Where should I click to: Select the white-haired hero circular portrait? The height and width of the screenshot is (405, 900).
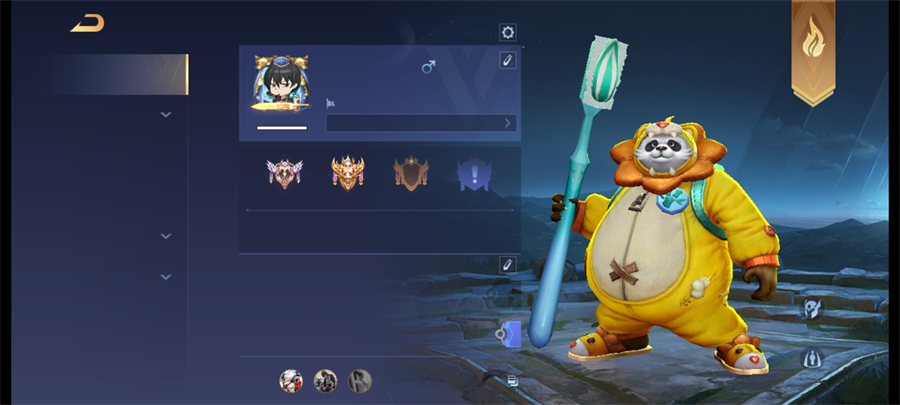click(291, 380)
